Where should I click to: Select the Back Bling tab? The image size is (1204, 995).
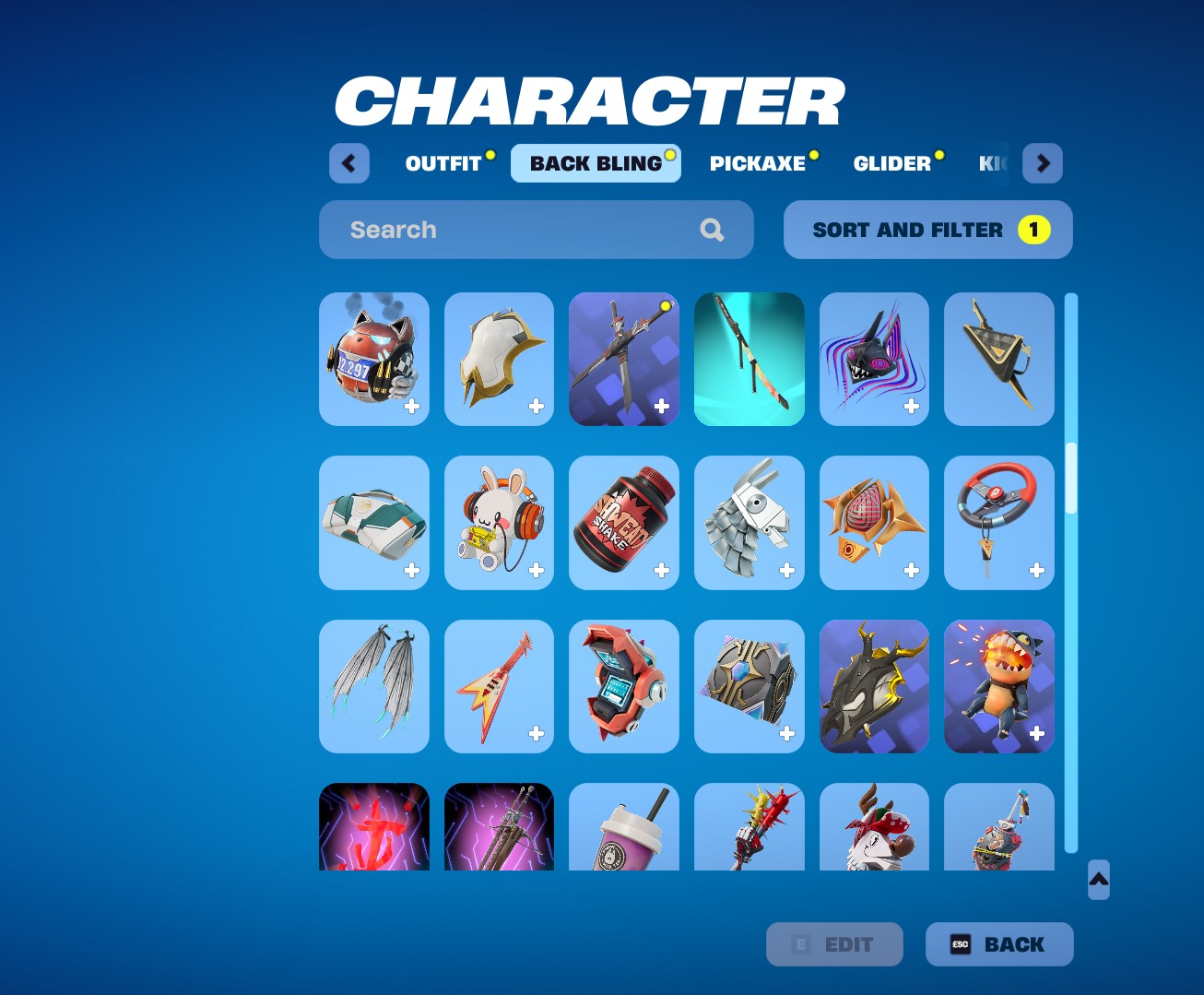(x=596, y=164)
